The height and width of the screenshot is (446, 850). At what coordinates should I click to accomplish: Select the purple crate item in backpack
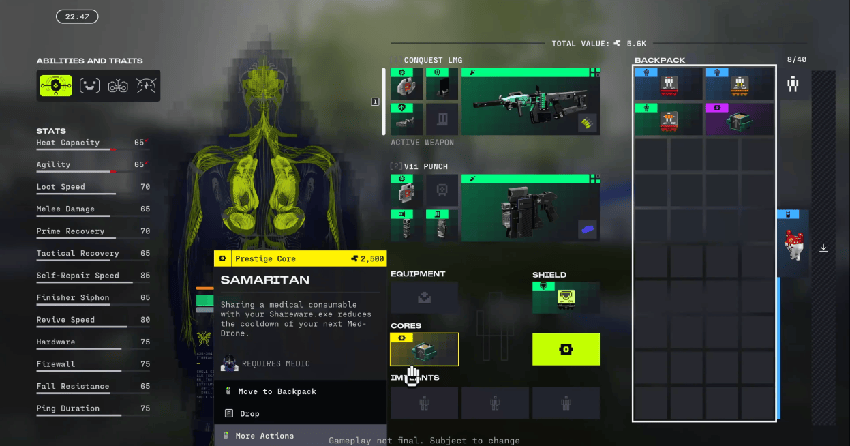(740, 118)
